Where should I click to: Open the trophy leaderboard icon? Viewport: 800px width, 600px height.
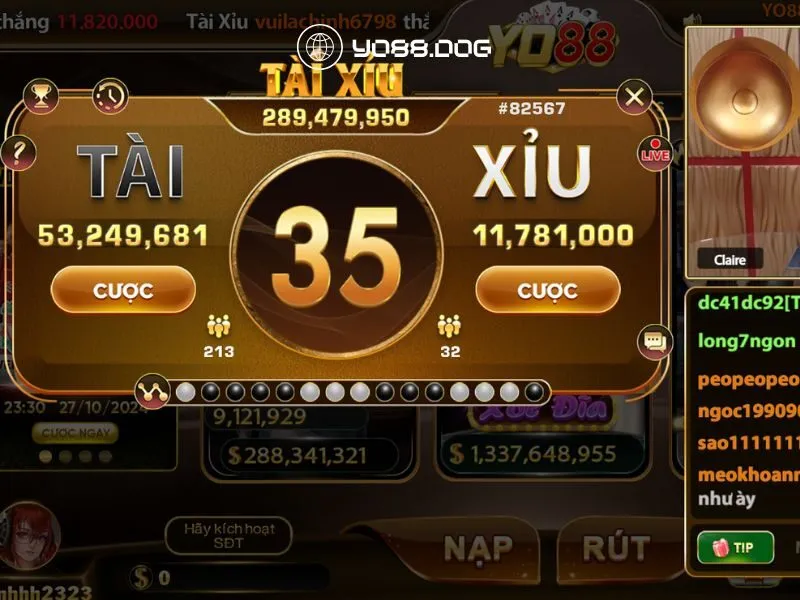point(41,96)
